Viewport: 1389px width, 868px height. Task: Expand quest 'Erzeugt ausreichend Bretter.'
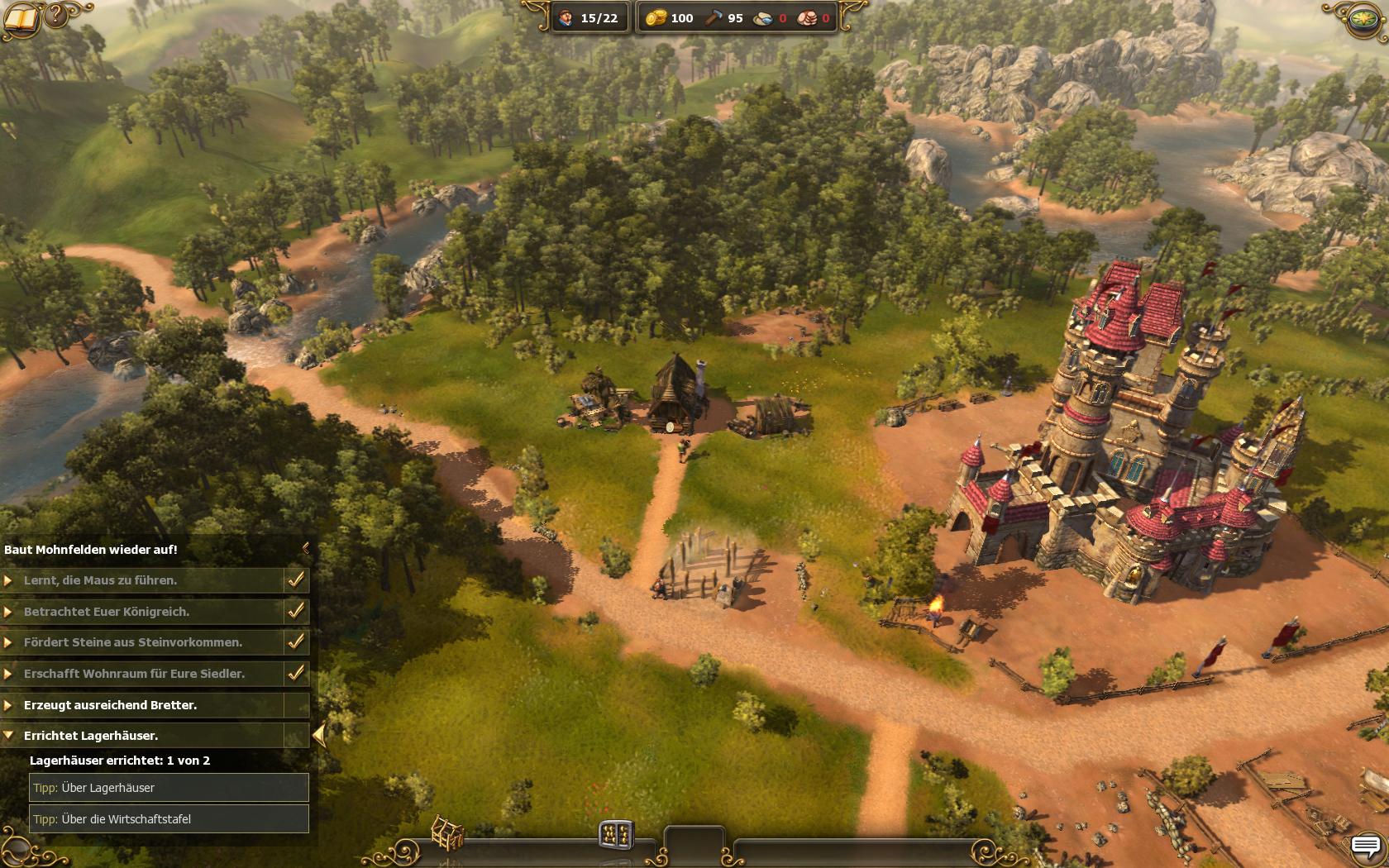point(9,705)
